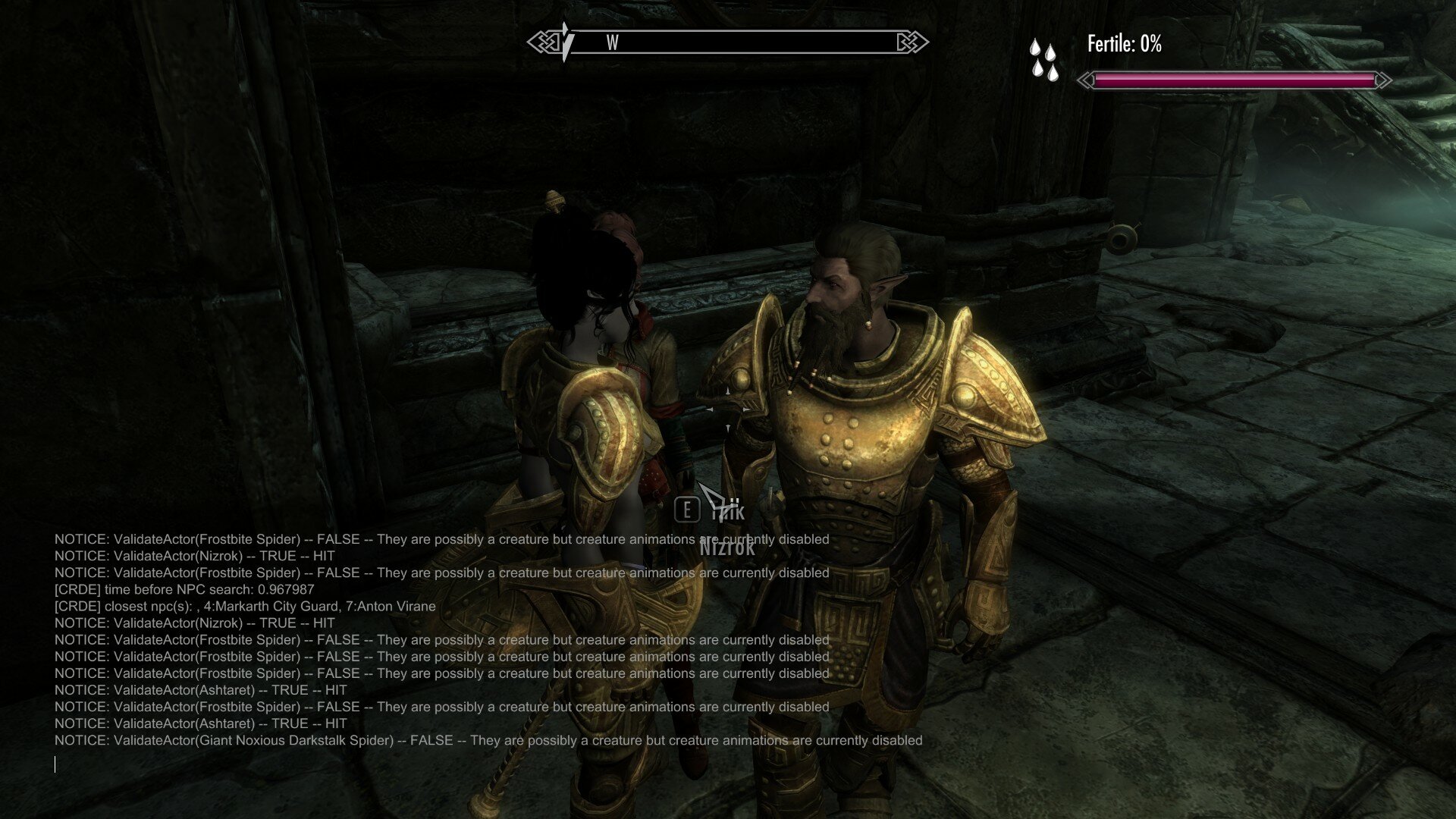Screen dimensions: 1456x819
Task: Click the pink Fertile progress bar
Action: [1236, 79]
